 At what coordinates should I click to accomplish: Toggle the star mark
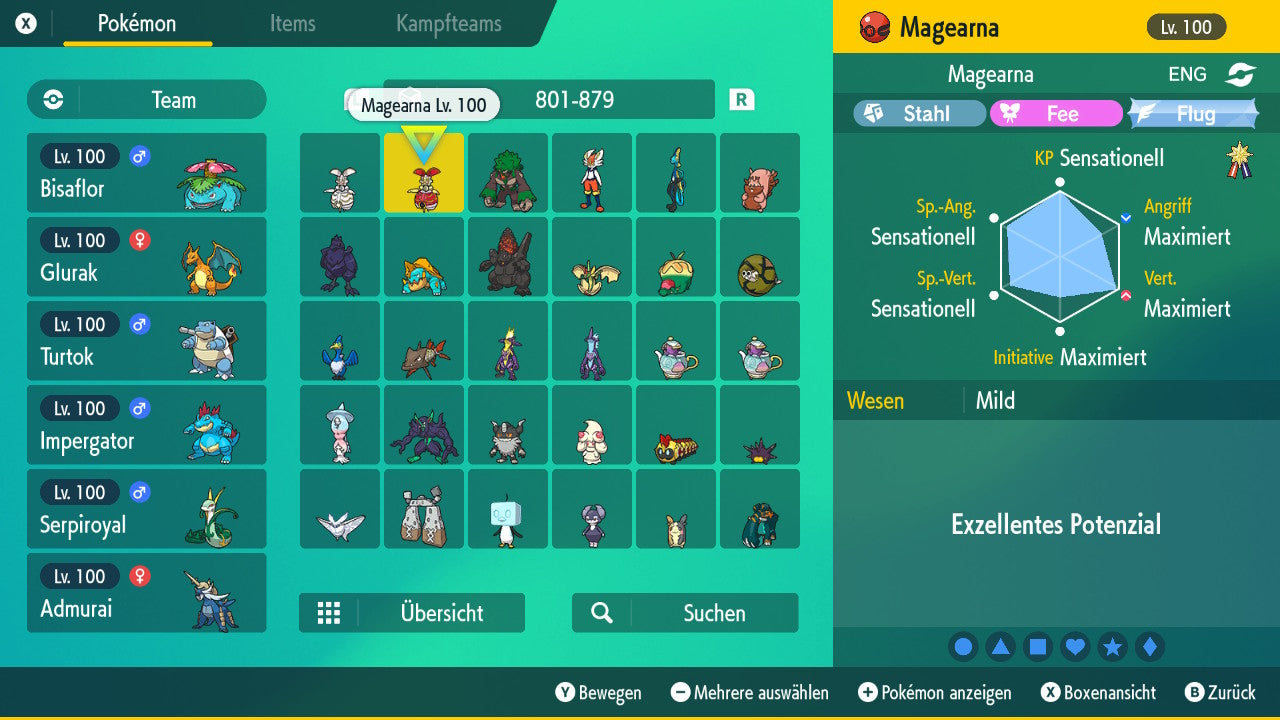point(1113,646)
